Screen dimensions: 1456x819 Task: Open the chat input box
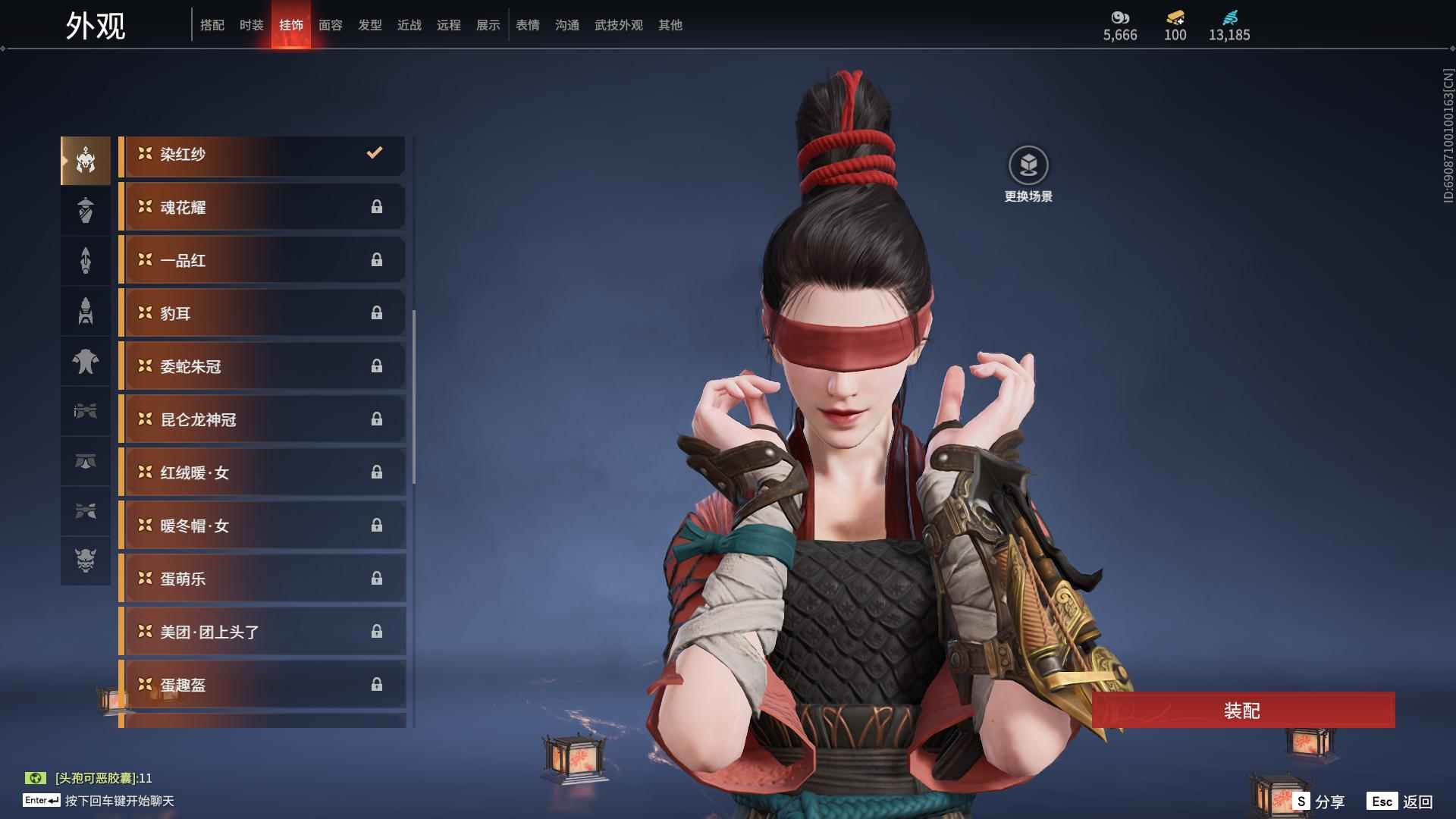(120, 801)
